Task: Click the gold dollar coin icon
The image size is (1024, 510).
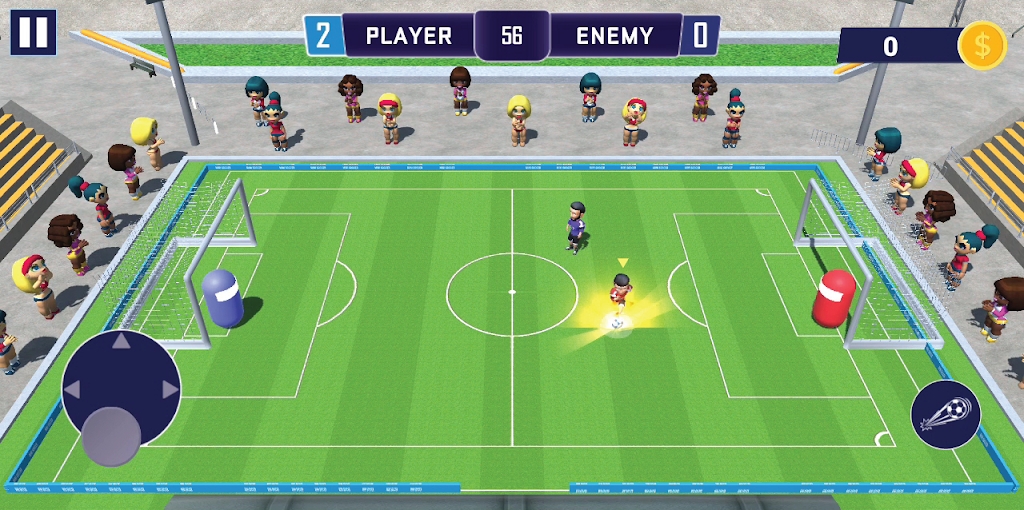Action: [x=981, y=45]
